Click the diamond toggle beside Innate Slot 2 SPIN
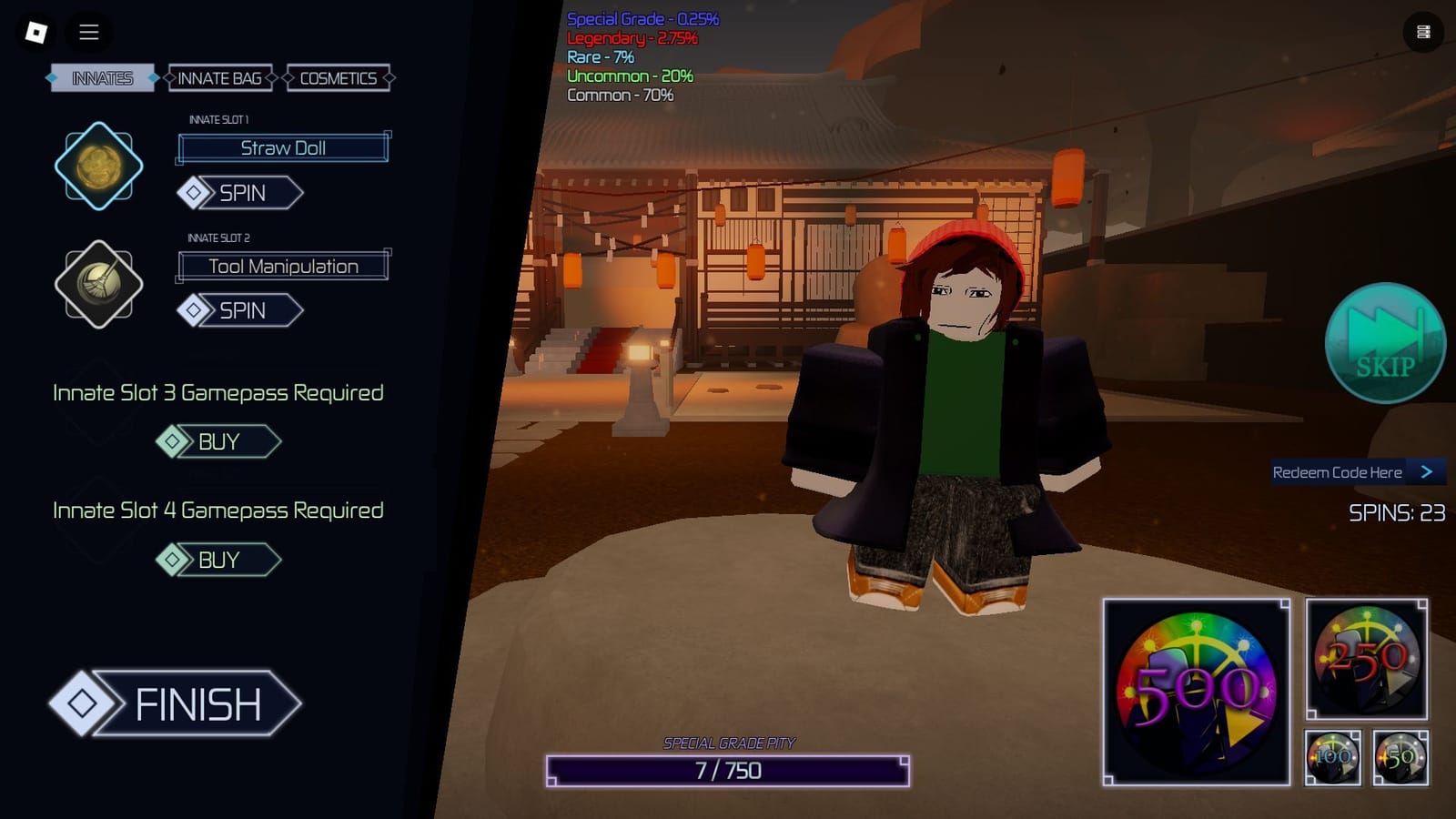This screenshot has width=1456, height=819. [x=192, y=310]
